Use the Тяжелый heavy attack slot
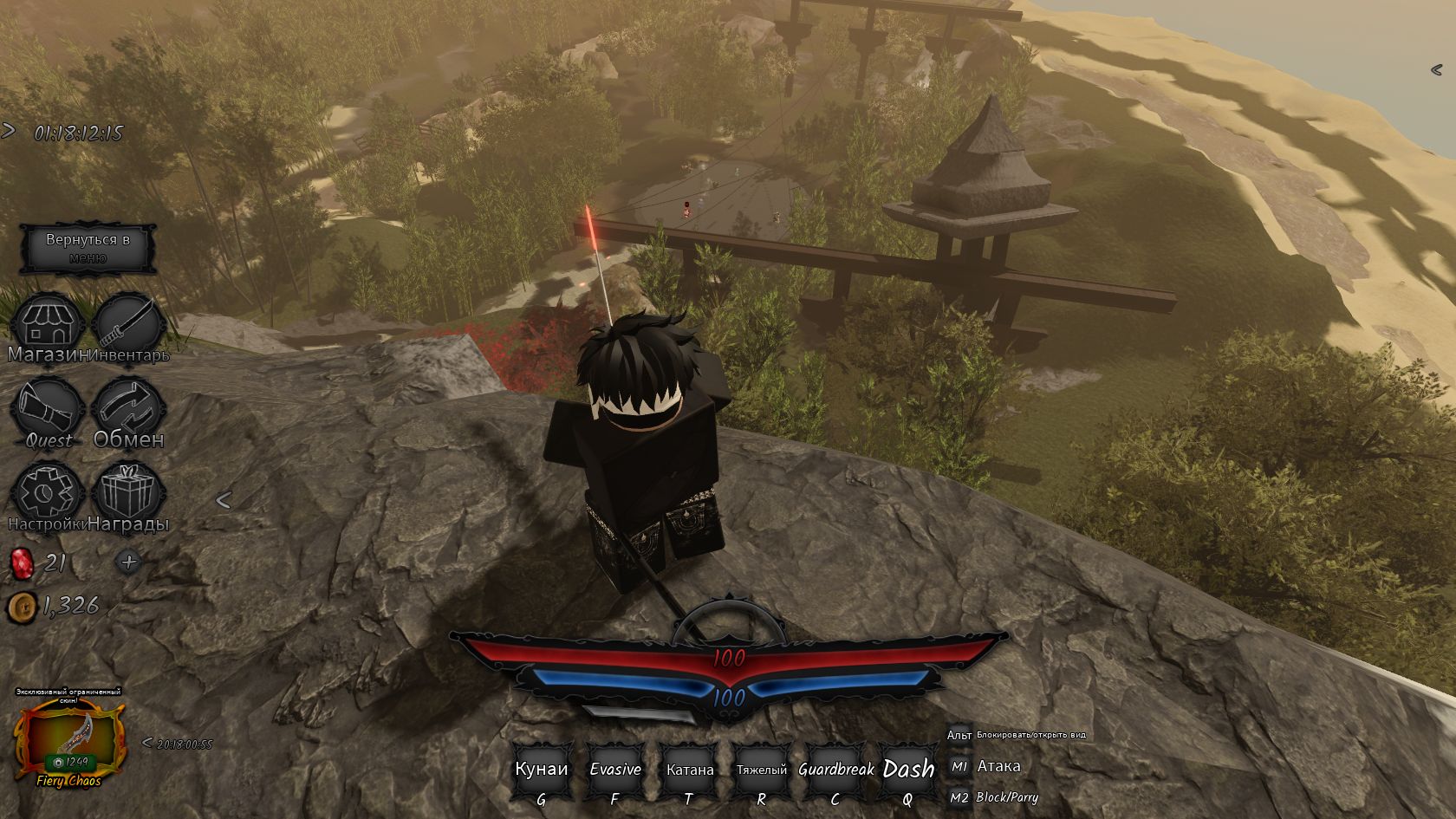The width and height of the screenshot is (1456, 819). click(762, 770)
